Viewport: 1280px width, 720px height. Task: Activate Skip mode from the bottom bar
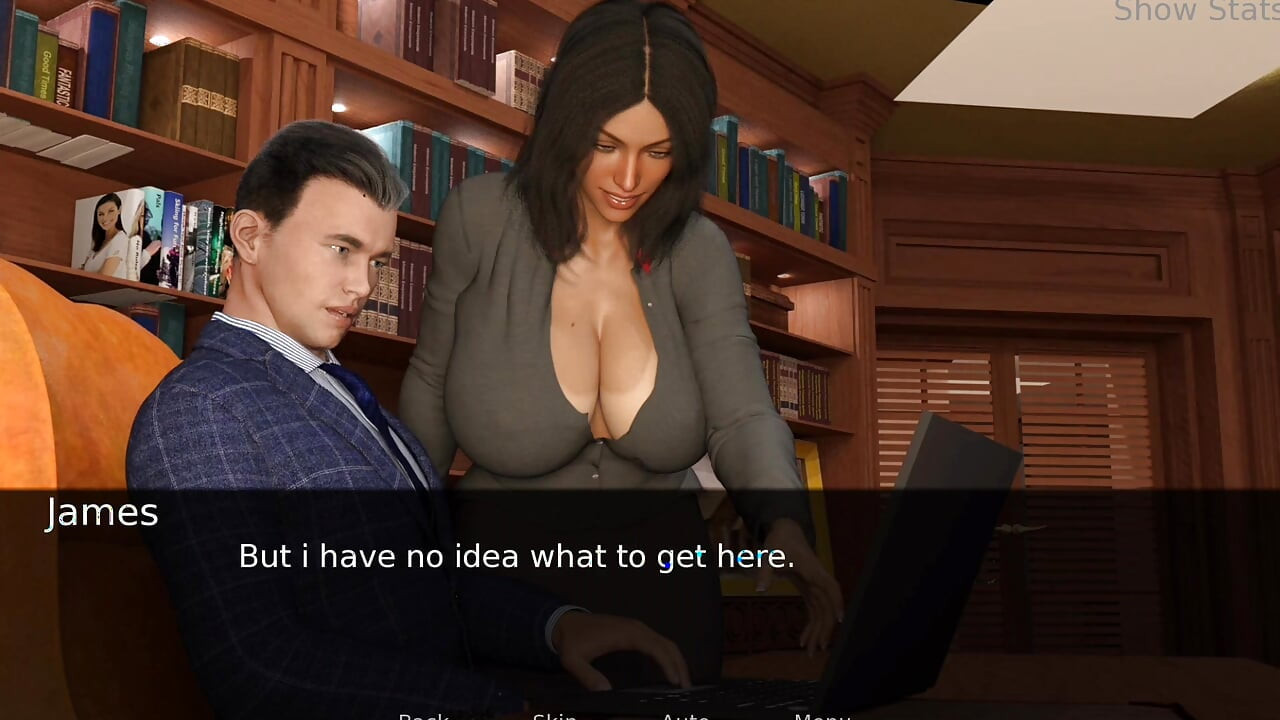pos(557,716)
